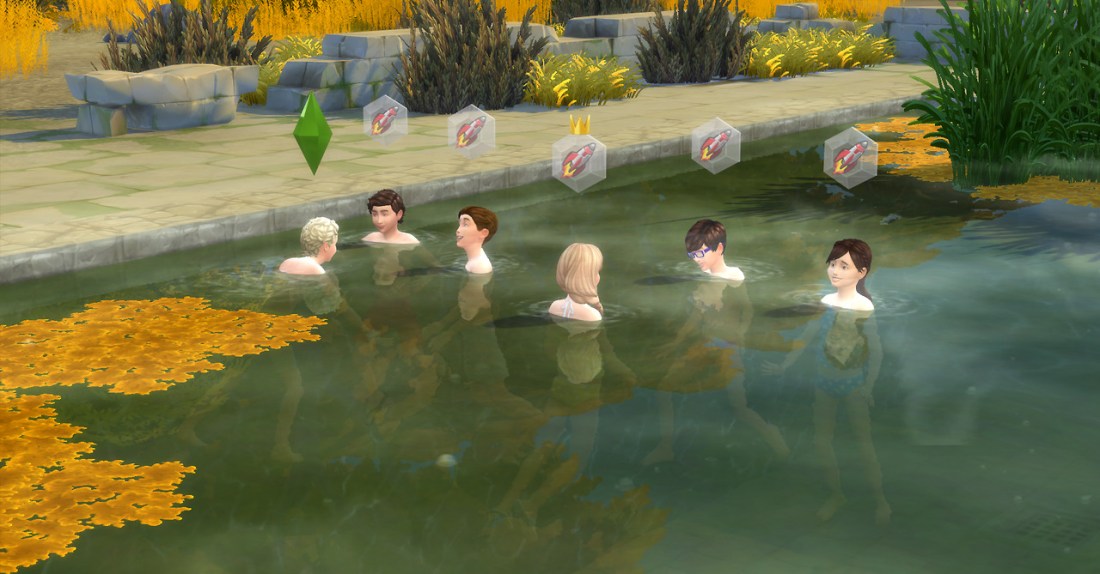Select the green plumbob marker

pos(312,132)
